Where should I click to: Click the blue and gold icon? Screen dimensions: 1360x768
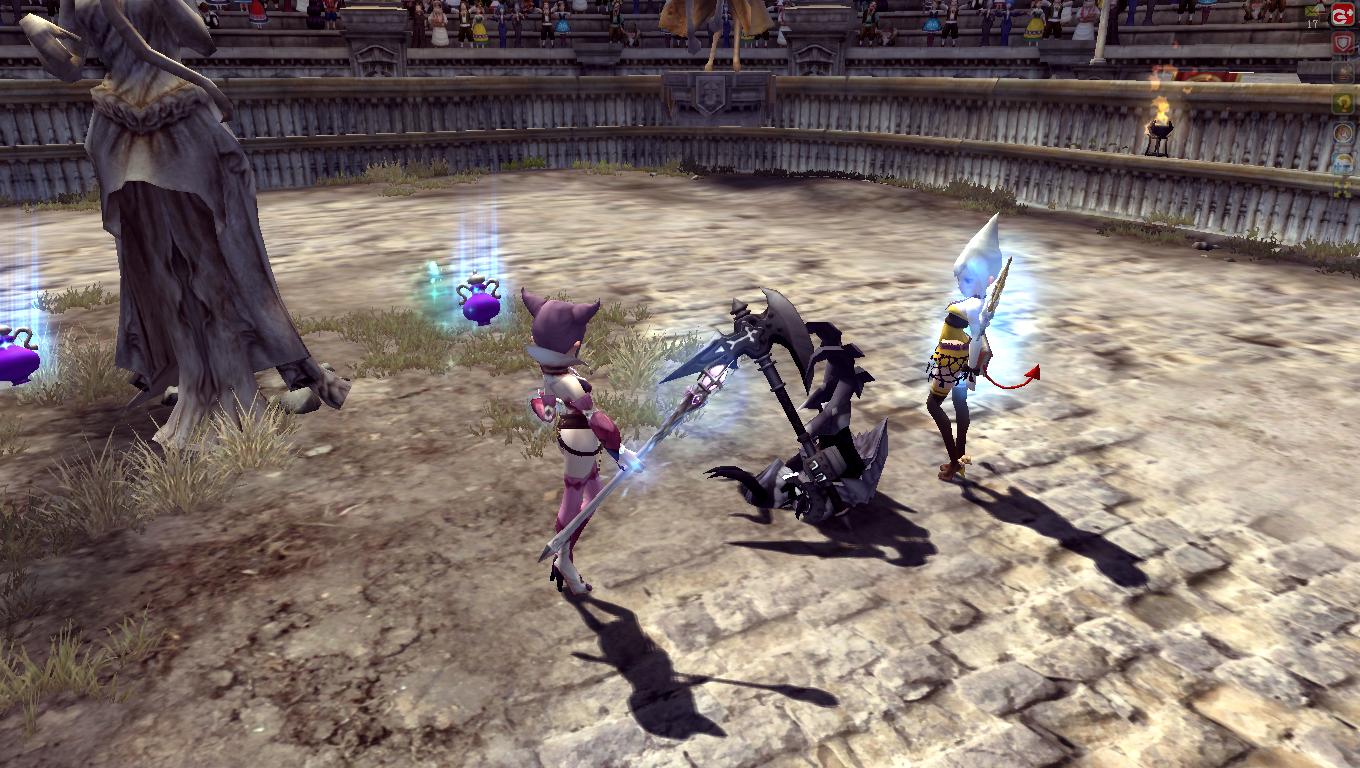1343,163
